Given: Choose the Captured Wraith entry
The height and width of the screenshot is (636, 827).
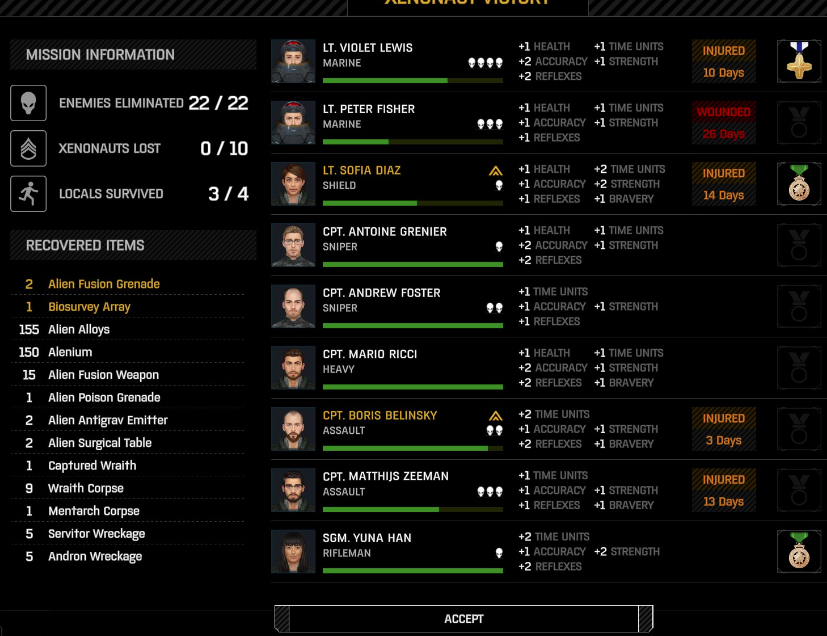Looking at the screenshot, I should pos(92,466).
